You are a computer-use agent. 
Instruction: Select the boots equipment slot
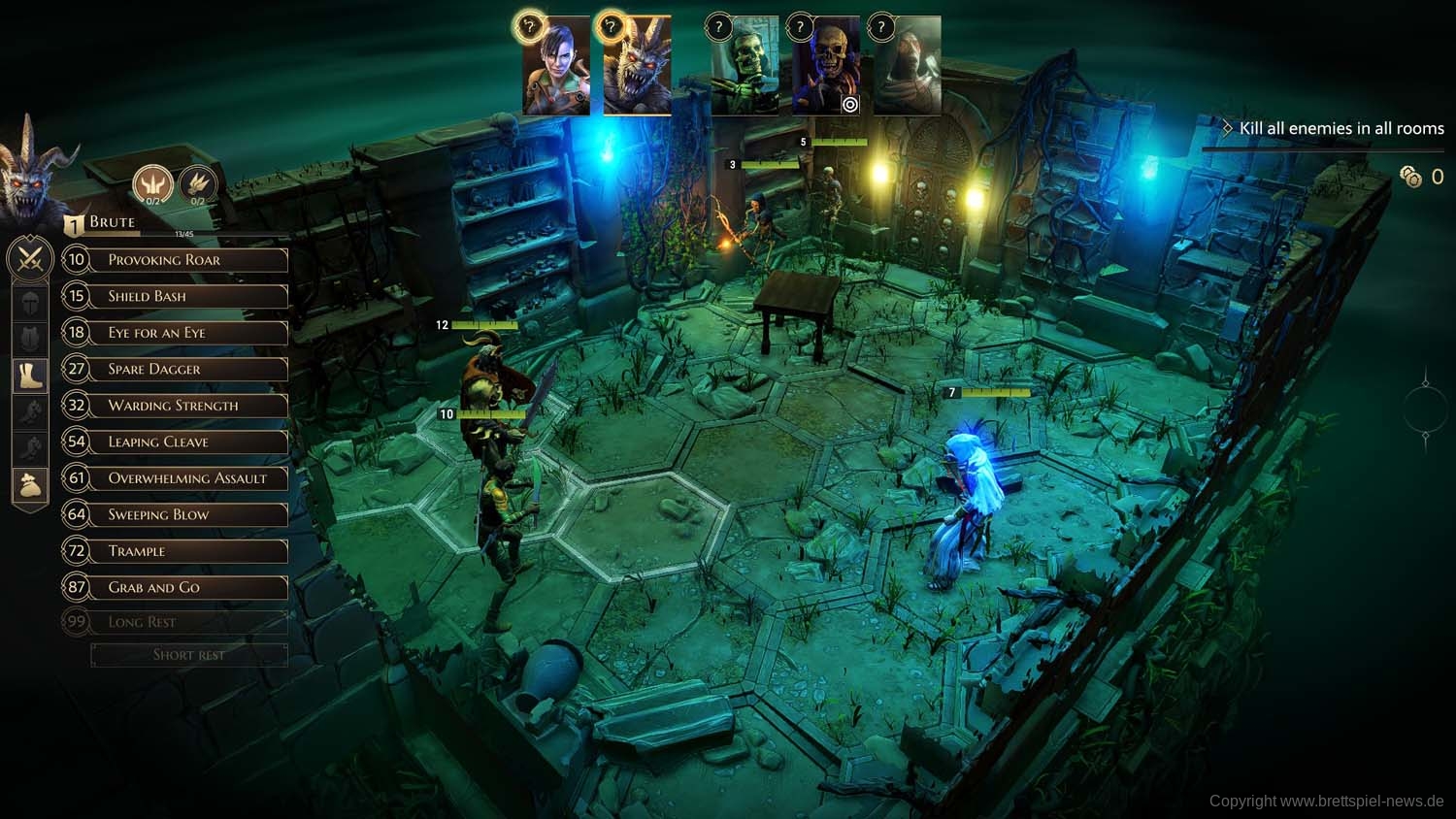pyautogui.click(x=30, y=375)
